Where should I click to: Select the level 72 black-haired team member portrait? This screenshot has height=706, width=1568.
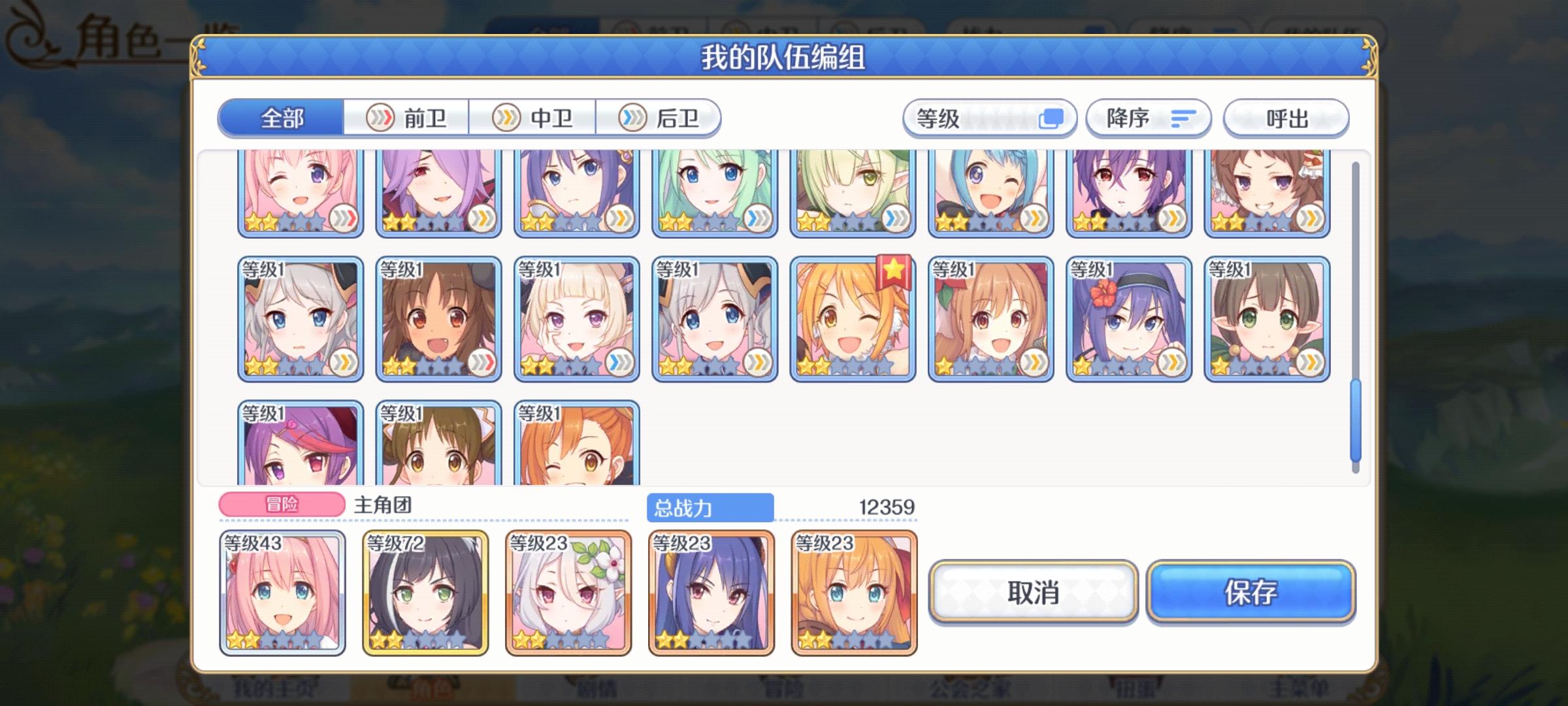[425, 595]
